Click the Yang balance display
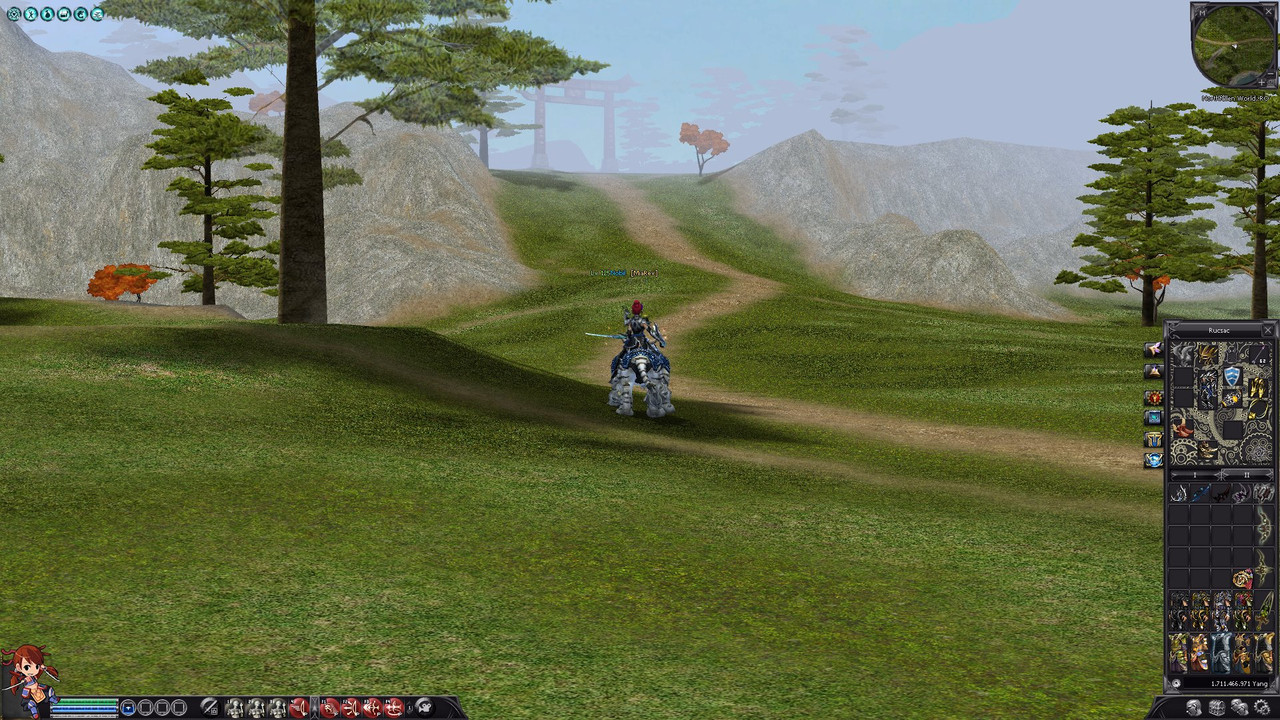Viewport: 1280px width, 720px height. pyautogui.click(x=1228, y=683)
